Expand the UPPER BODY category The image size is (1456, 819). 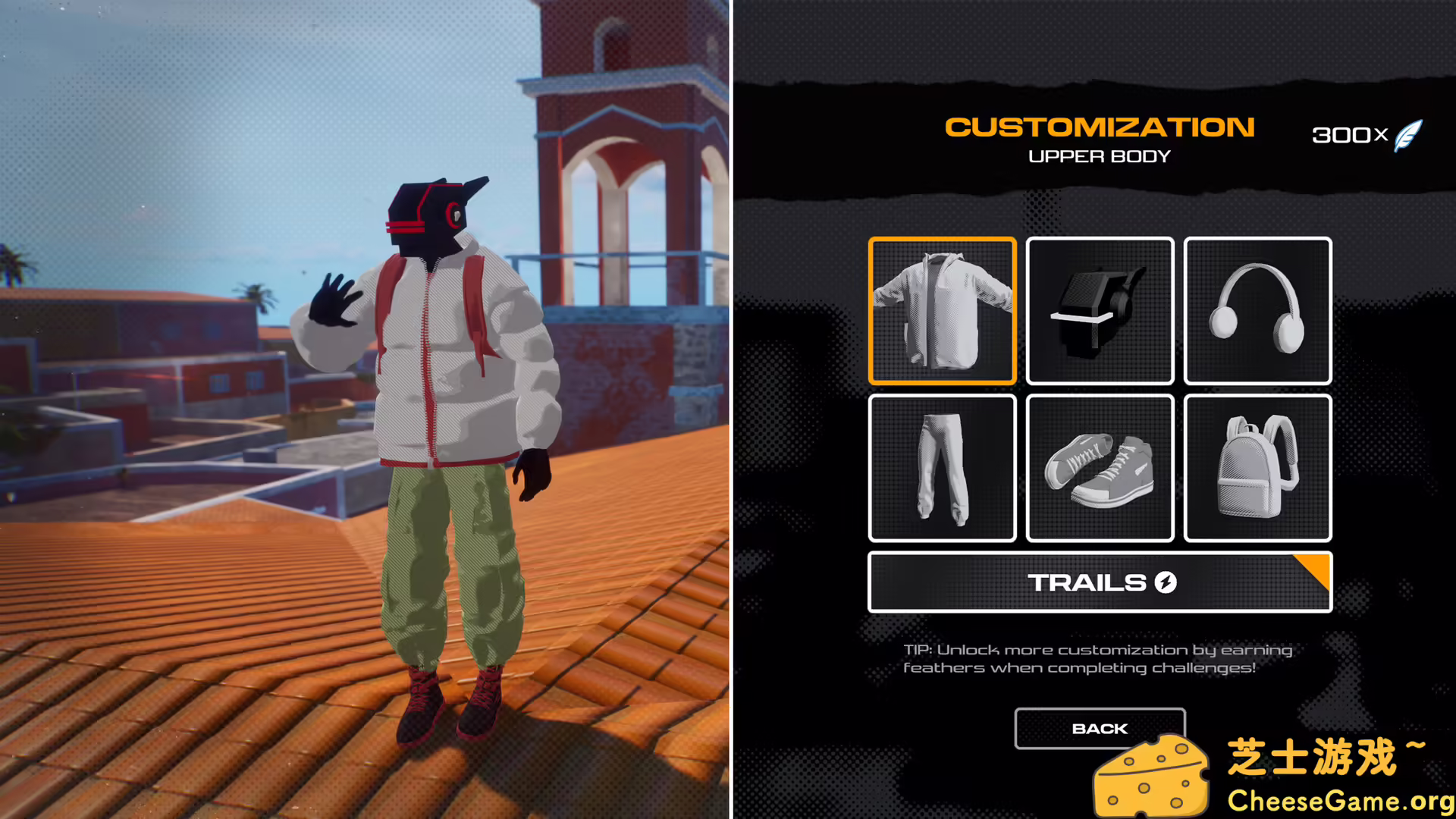tap(1099, 157)
